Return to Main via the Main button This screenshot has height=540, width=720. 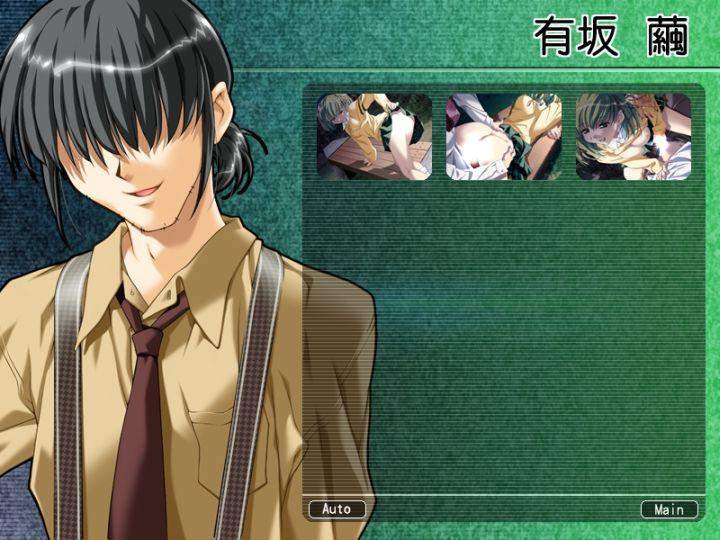669,509
